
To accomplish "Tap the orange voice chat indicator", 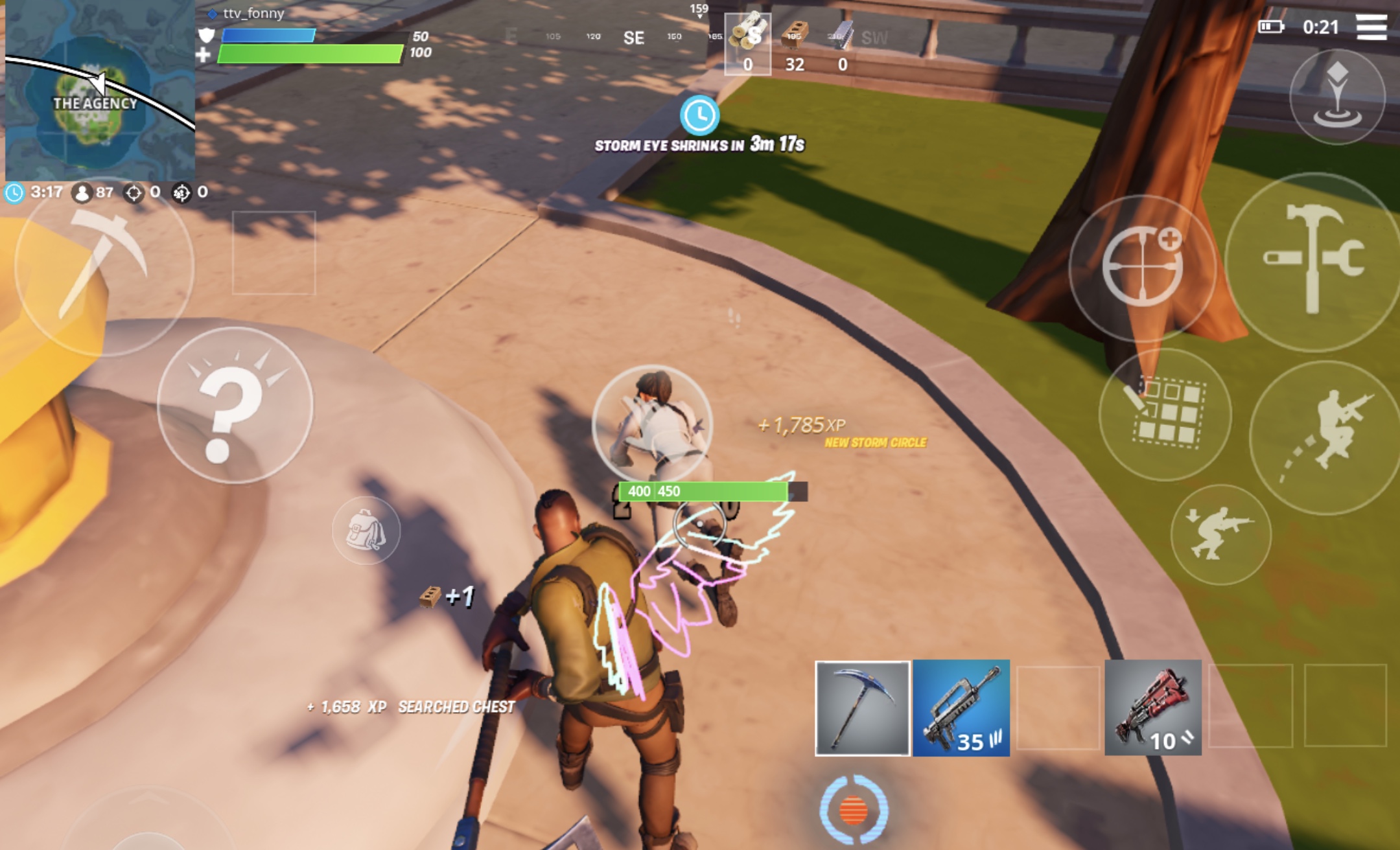I will pos(854,810).
